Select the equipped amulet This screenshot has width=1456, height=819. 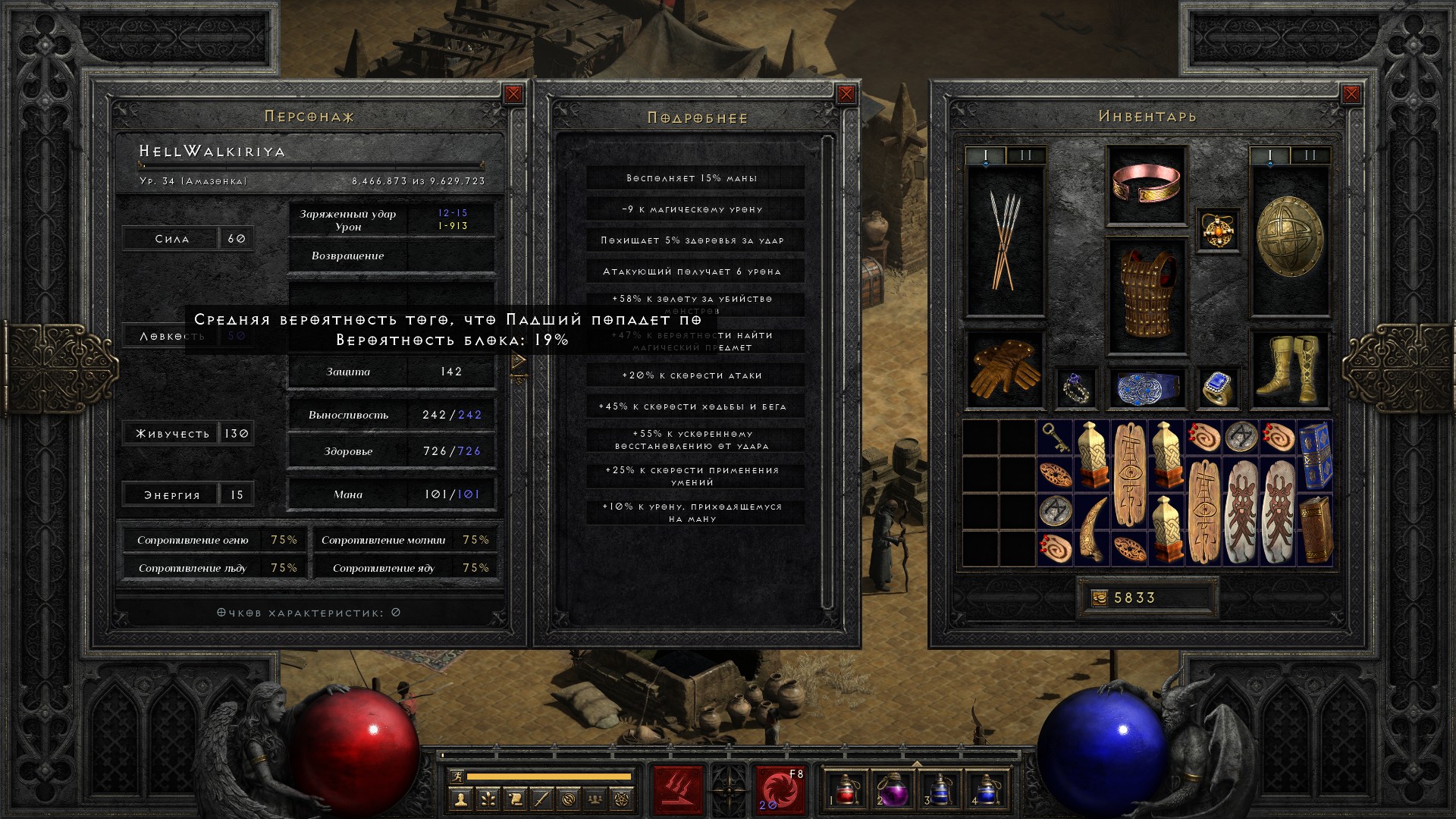1218,231
